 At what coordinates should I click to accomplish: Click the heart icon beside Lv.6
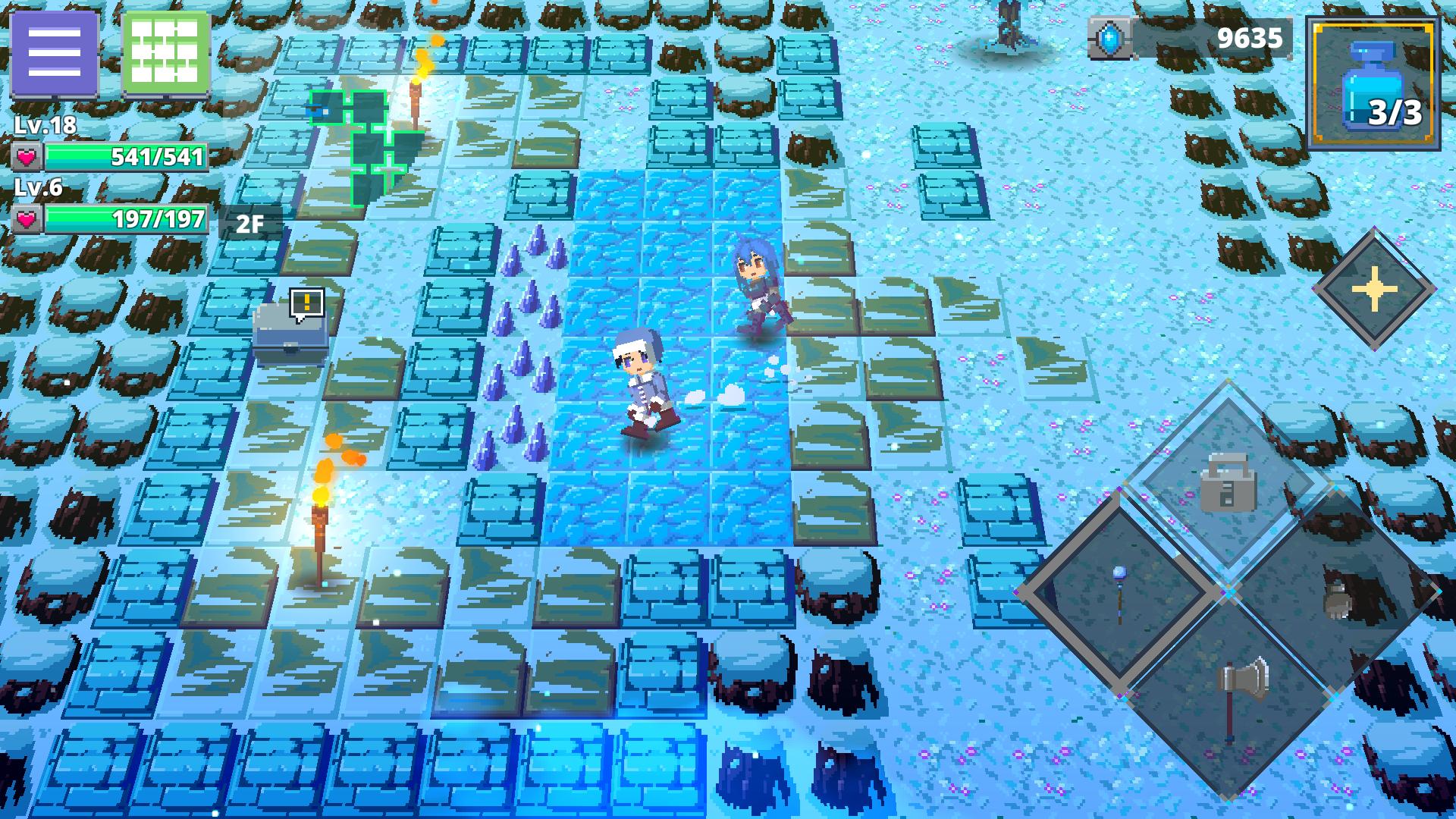click(x=27, y=218)
